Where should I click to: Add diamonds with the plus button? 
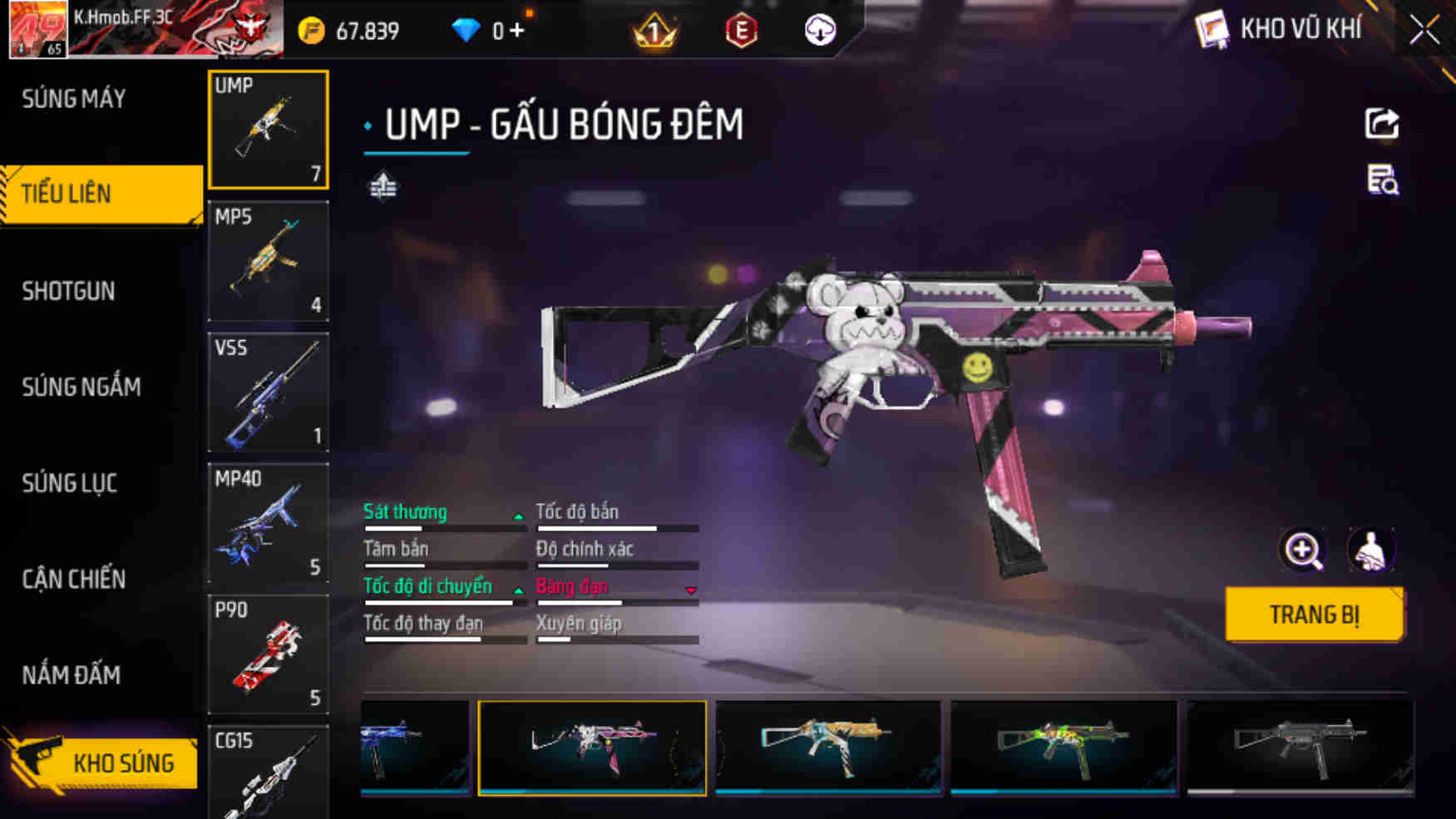tap(517, 31)
